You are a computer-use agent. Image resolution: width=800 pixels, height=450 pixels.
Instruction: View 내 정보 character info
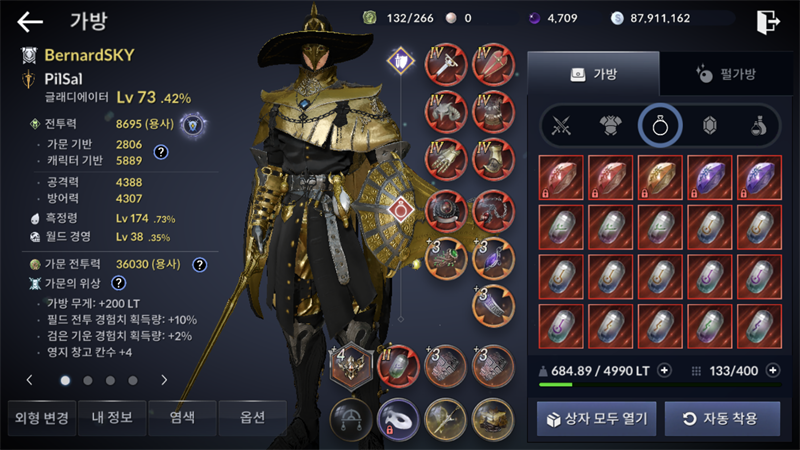coord(112,417)
